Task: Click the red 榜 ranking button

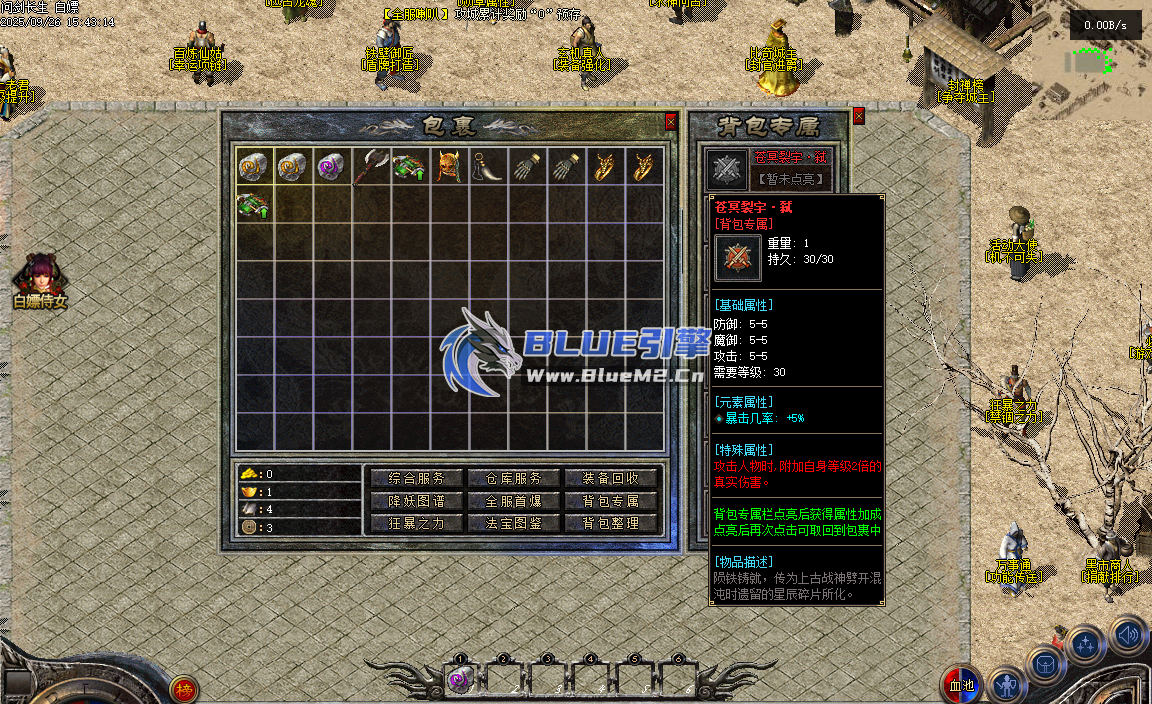Action: coord(183,689)
